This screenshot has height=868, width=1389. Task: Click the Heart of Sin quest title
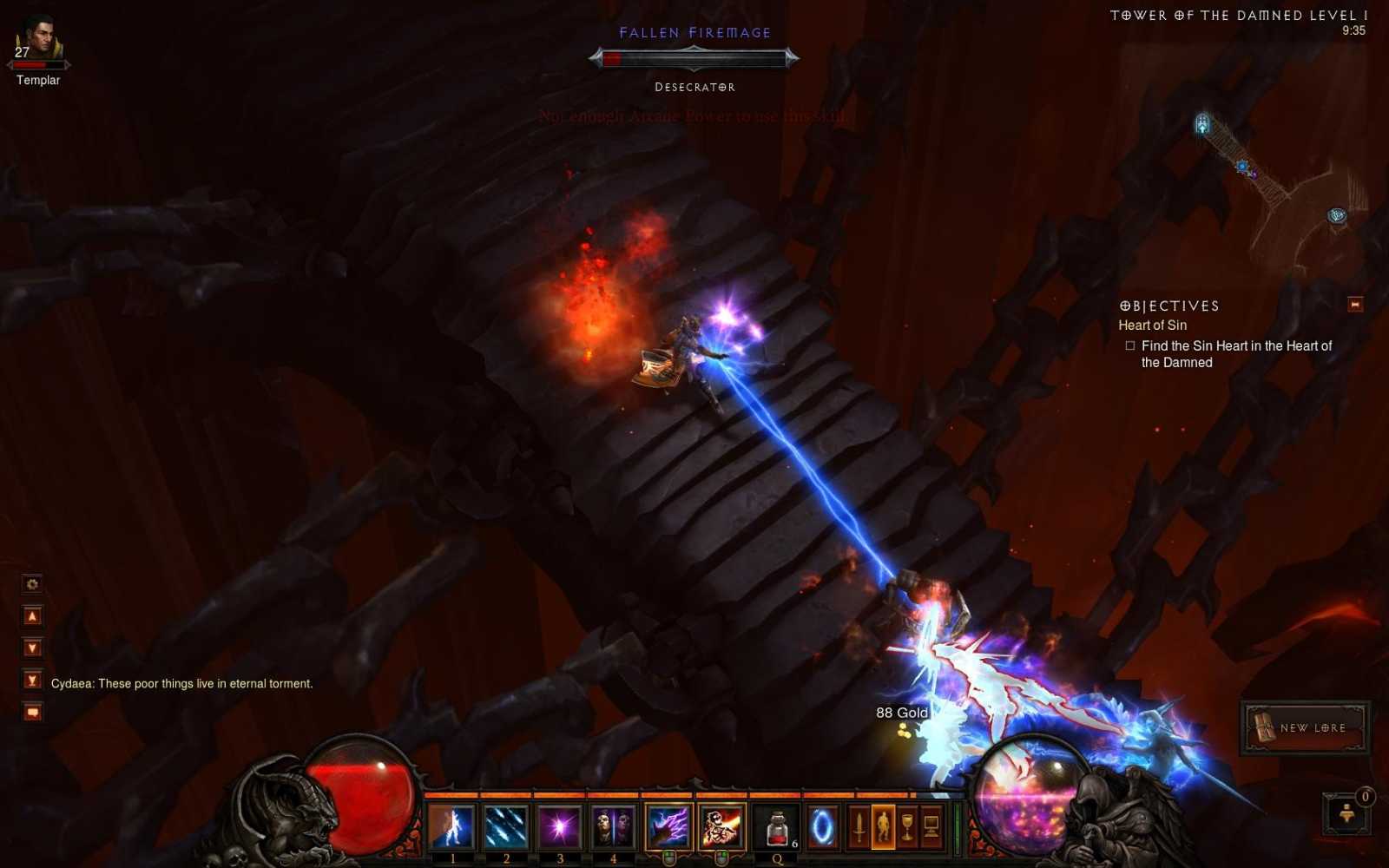(x=1152, y=325)
